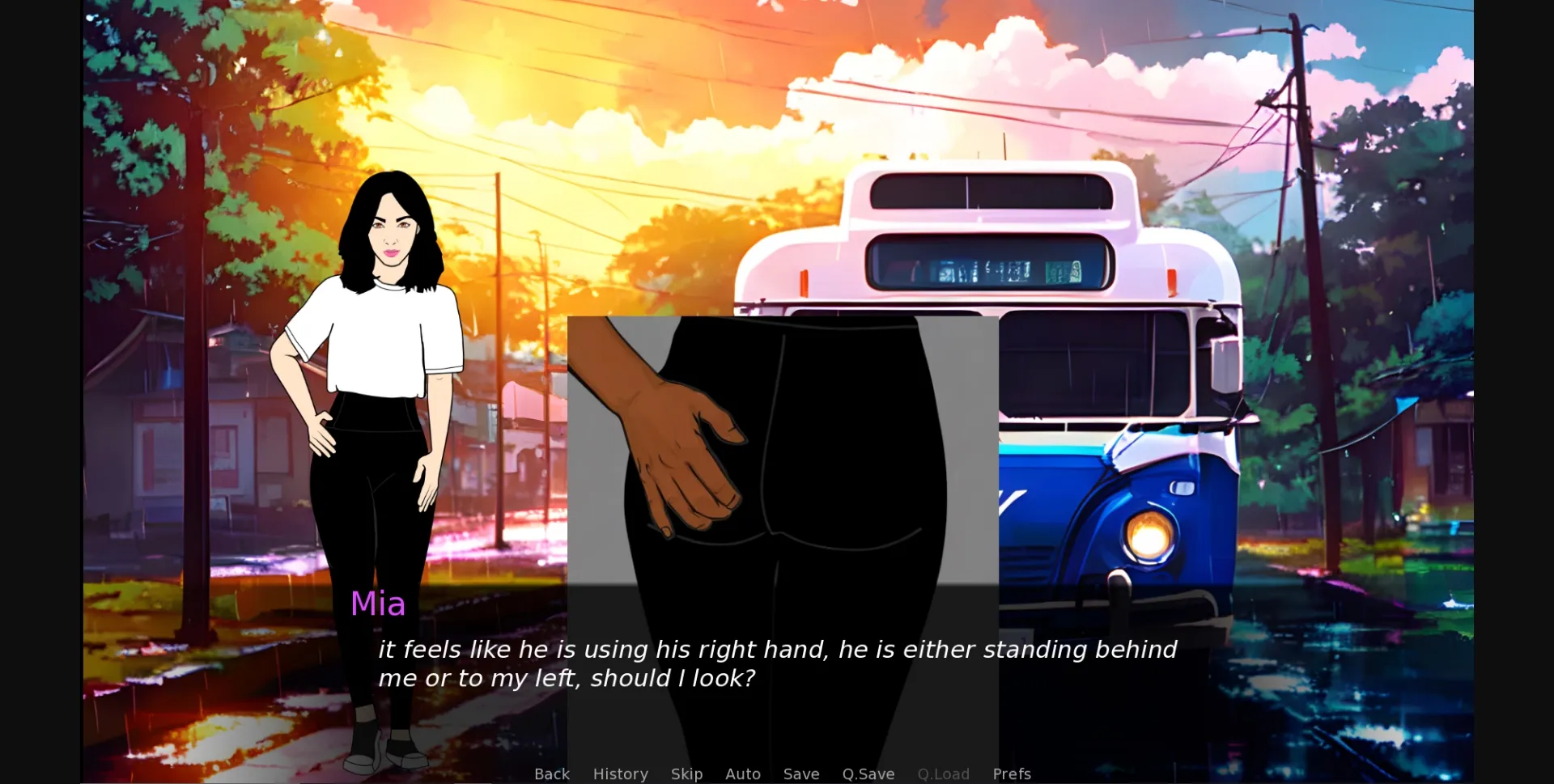Click Mia's name label above the dialogue

(x=378, y=604)
